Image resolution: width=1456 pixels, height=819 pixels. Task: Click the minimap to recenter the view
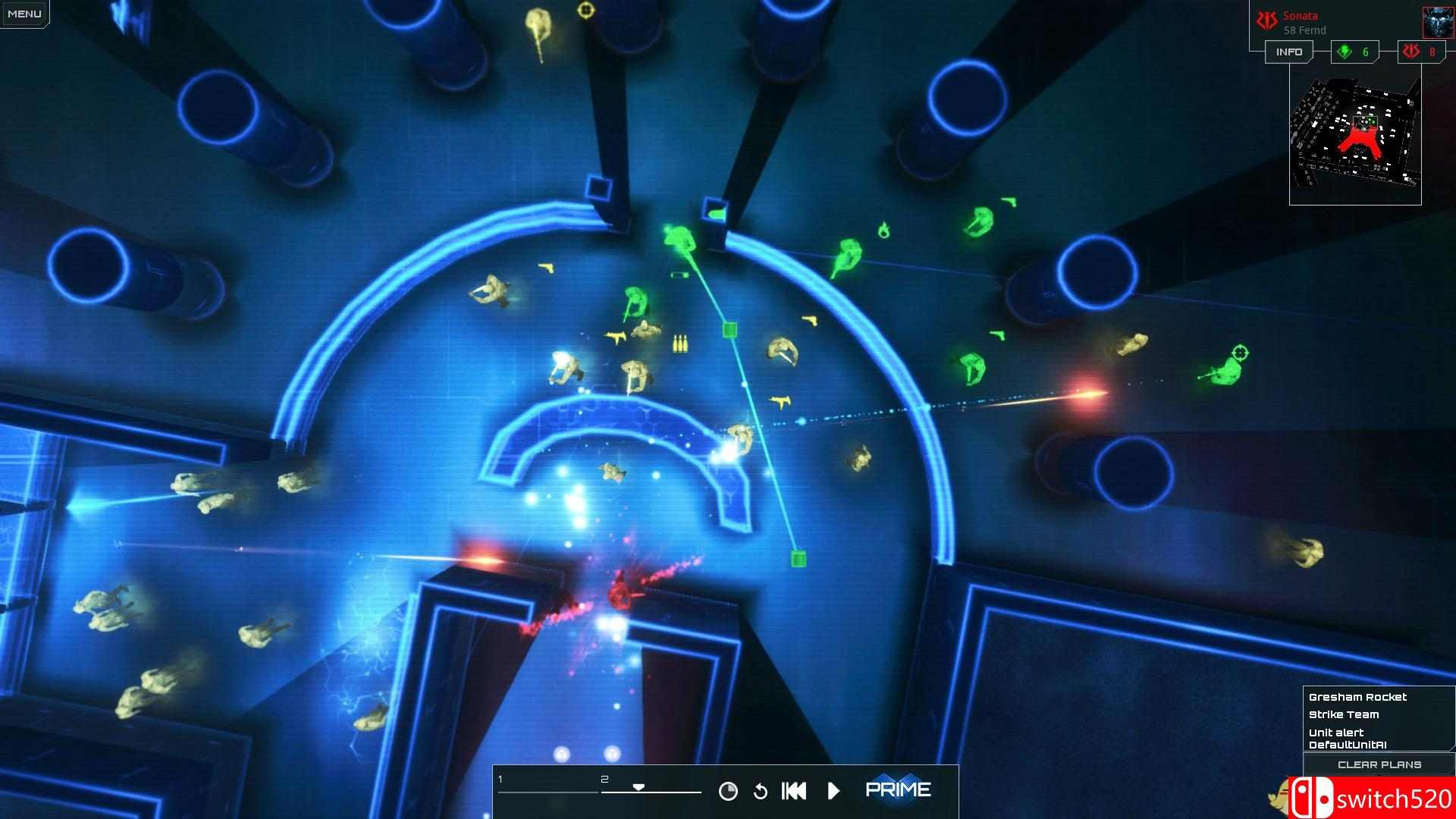1355,133
